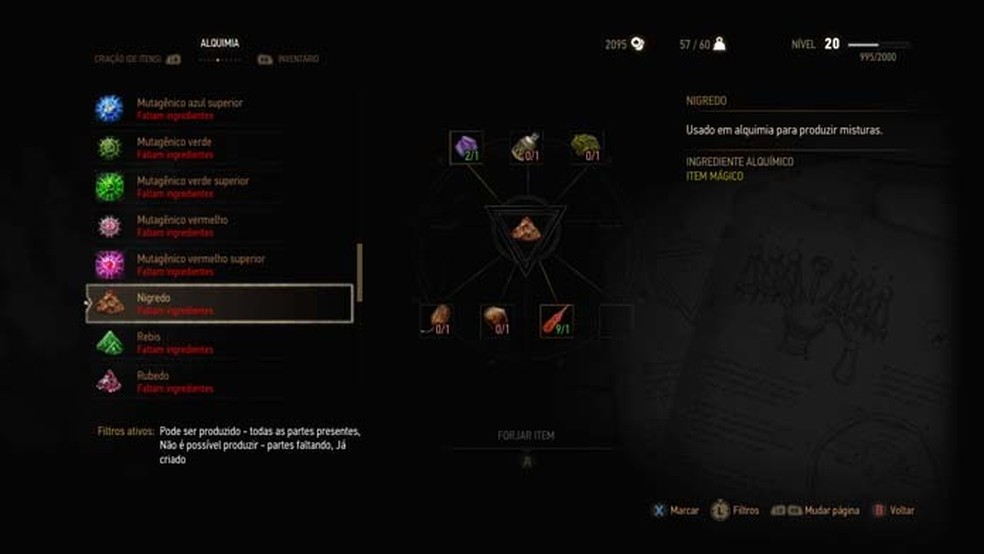Click the Alquimia tab title
The height and width of the screenshot is (554, 984).
point(219,43)
